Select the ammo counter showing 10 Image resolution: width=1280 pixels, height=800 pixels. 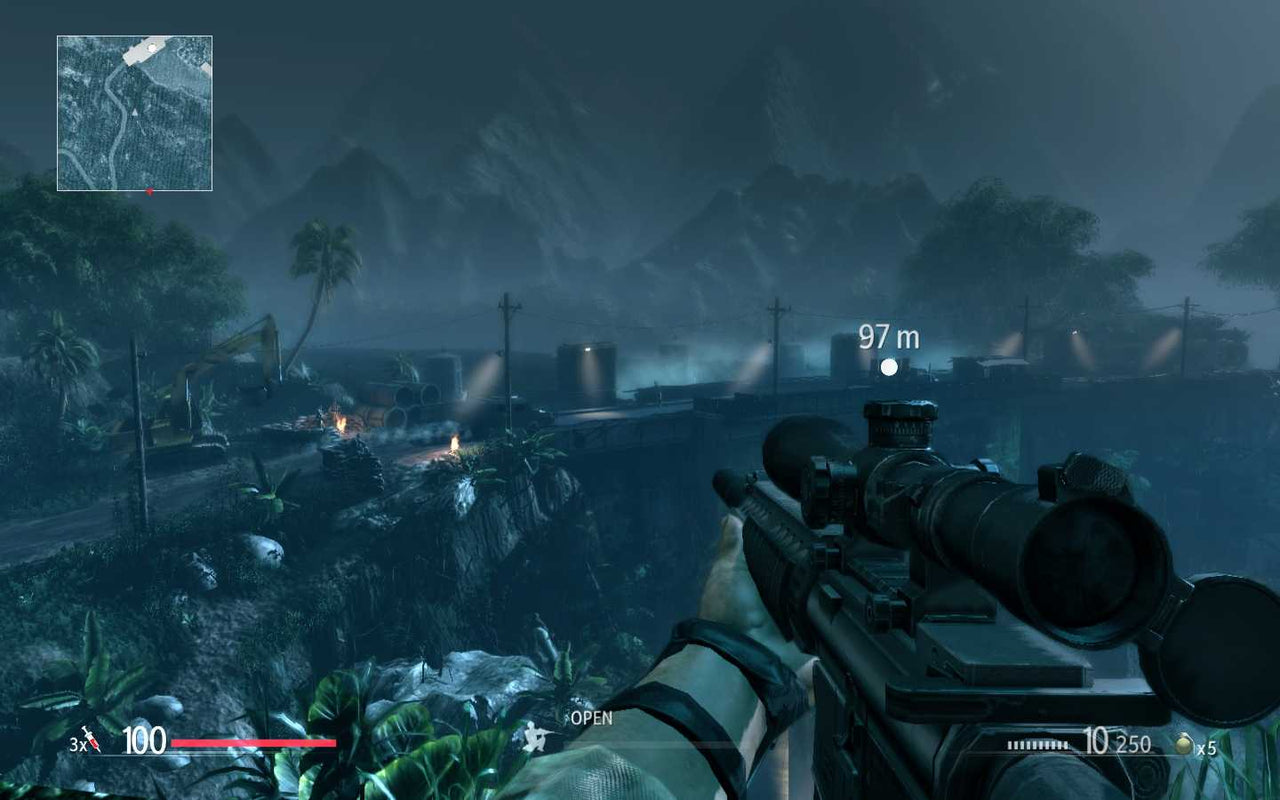point(1097,741)
